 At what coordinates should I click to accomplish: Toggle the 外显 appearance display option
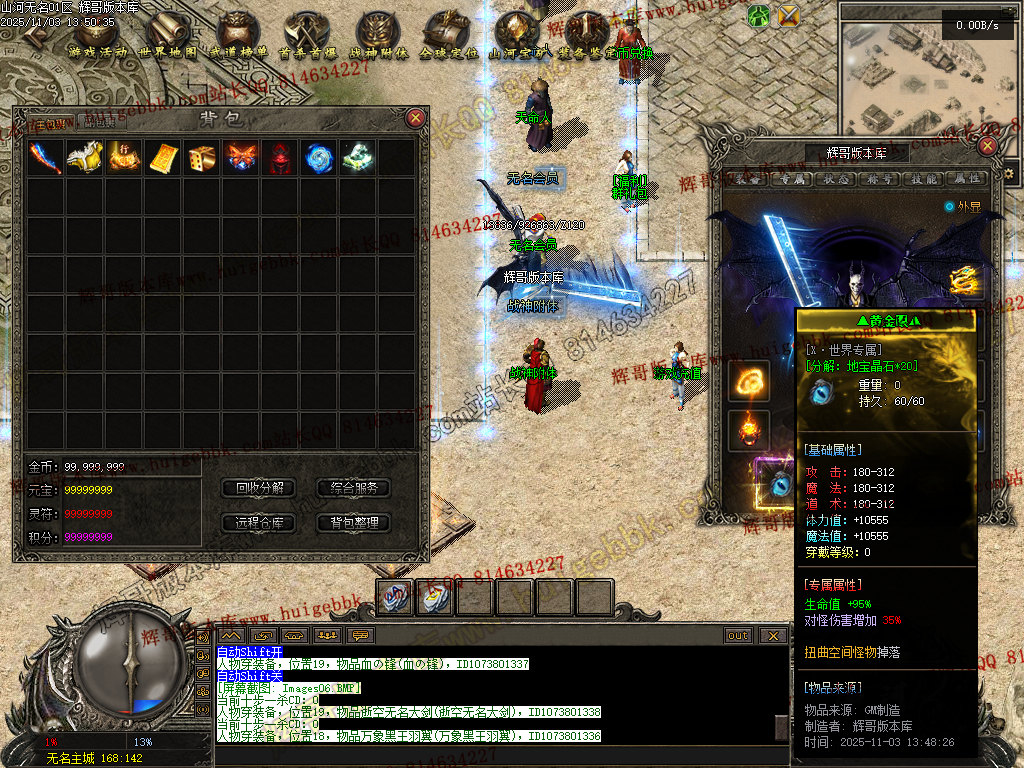tap(949, 206)
